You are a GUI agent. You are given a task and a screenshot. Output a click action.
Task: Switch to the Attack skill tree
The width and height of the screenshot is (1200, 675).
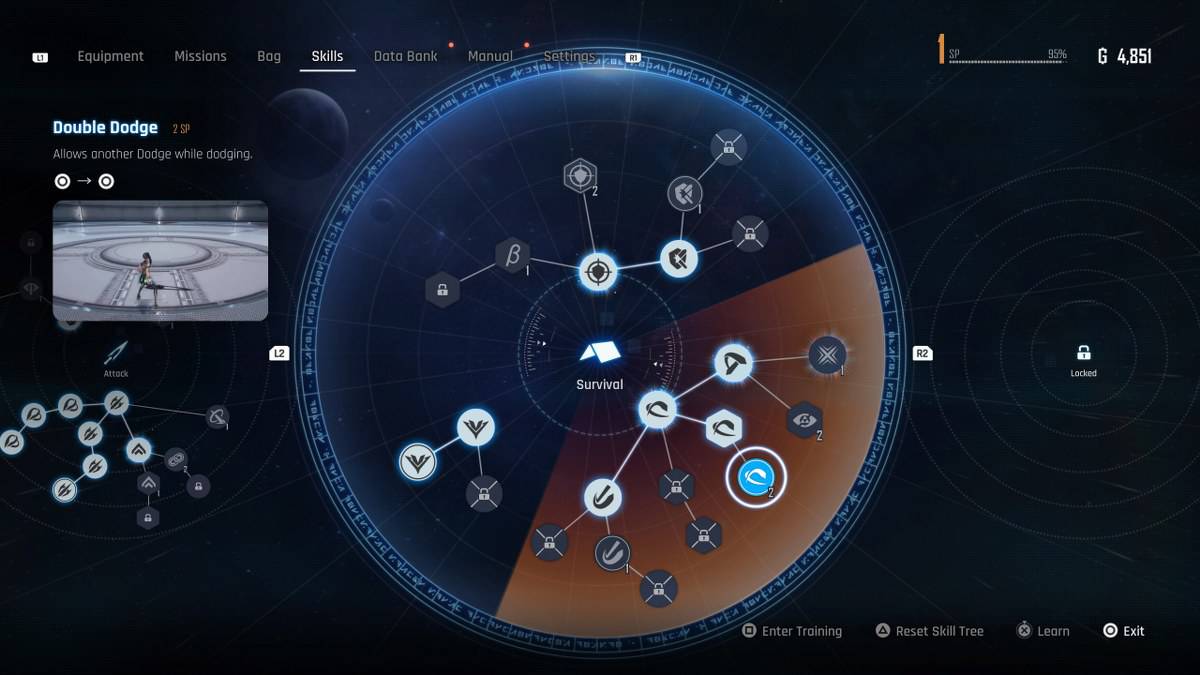[x=116, y=355]
